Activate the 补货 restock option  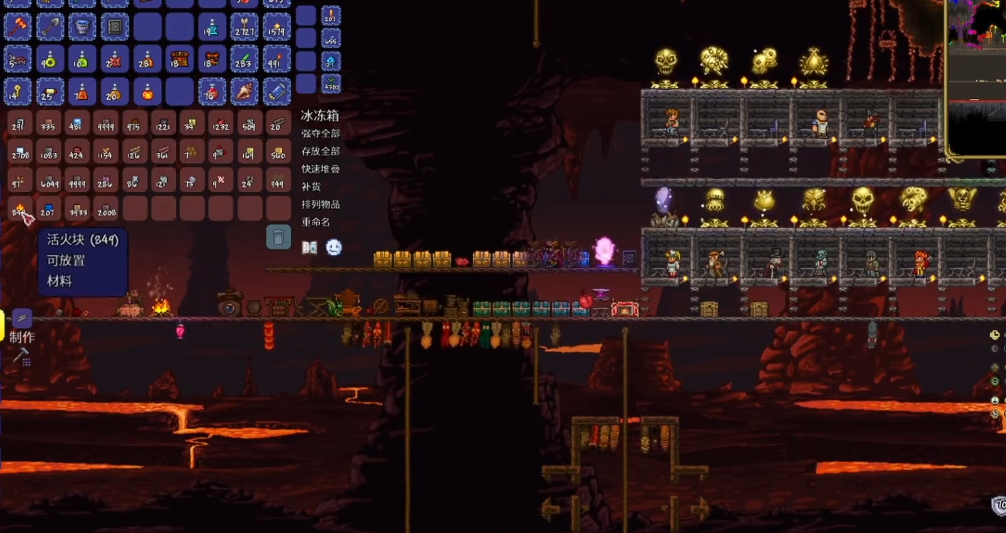(x=313, y=186)
